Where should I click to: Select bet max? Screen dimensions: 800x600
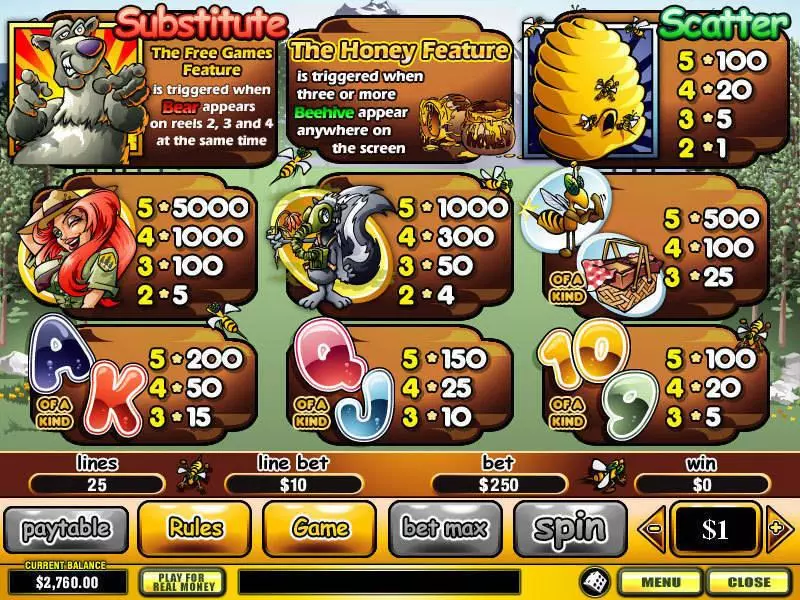[445, 527]
